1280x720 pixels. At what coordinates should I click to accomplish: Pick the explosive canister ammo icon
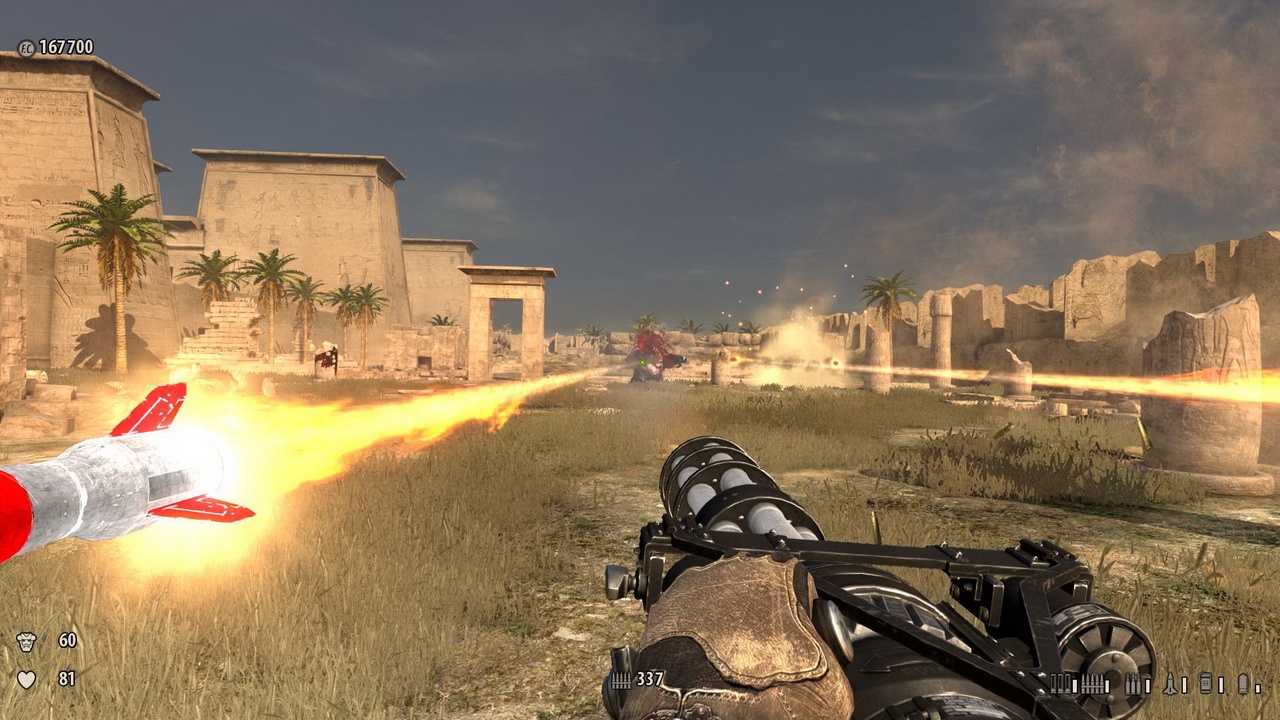pyautogui.click(x=1206, y=684)
